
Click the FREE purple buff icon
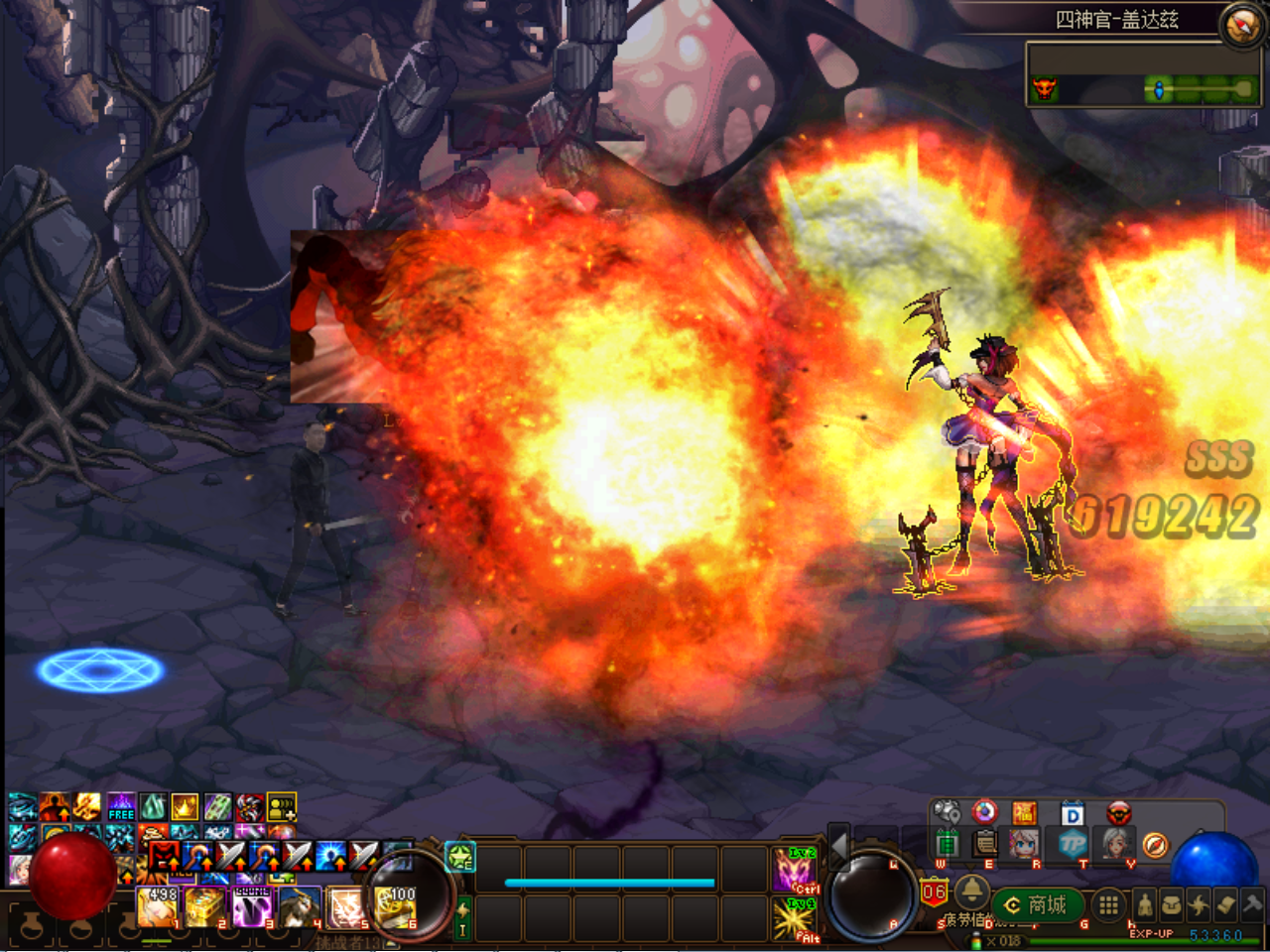(x=121, y=806)
